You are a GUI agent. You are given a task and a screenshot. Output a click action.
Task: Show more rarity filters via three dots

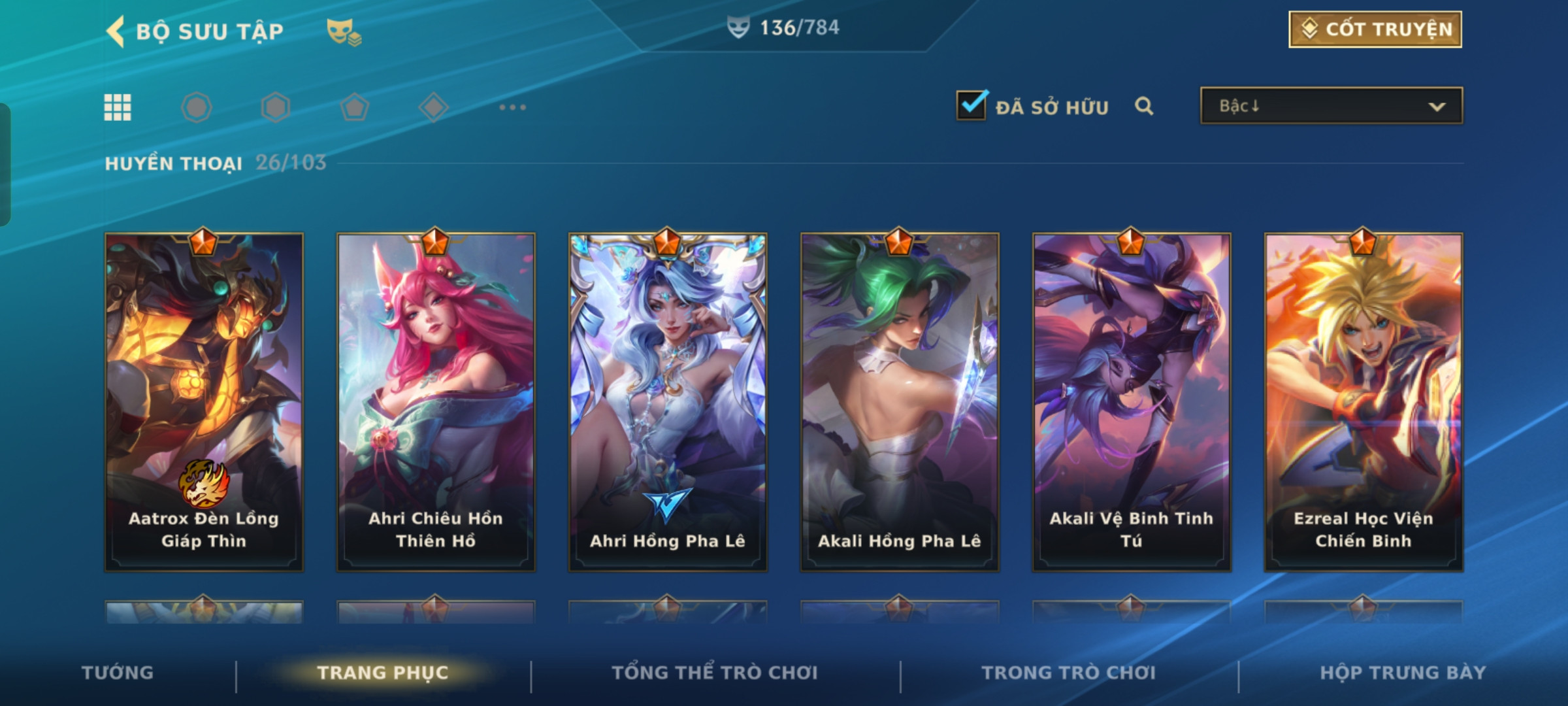coord(512,107)
